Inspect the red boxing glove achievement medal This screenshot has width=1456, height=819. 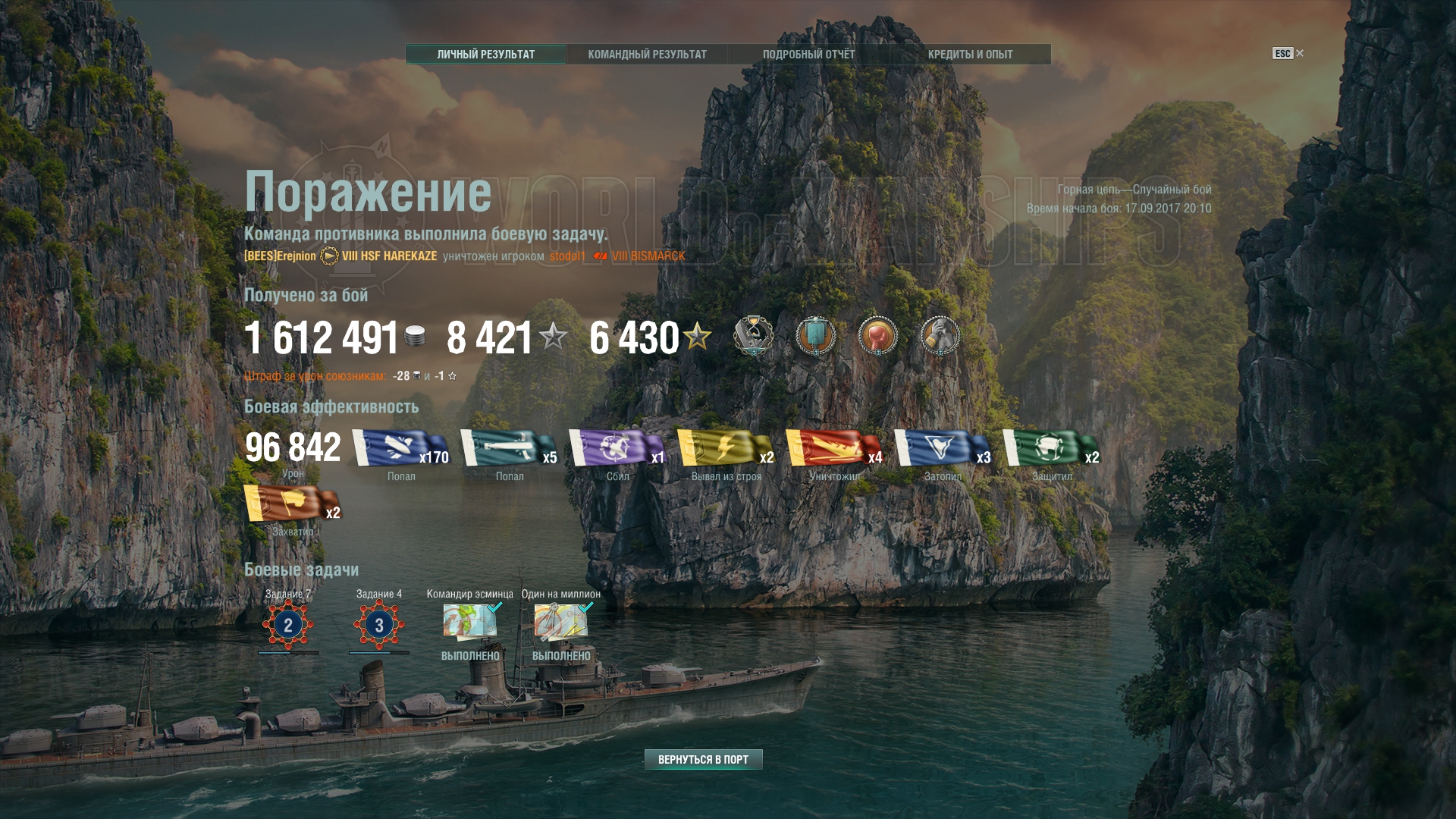click(877, 336)
